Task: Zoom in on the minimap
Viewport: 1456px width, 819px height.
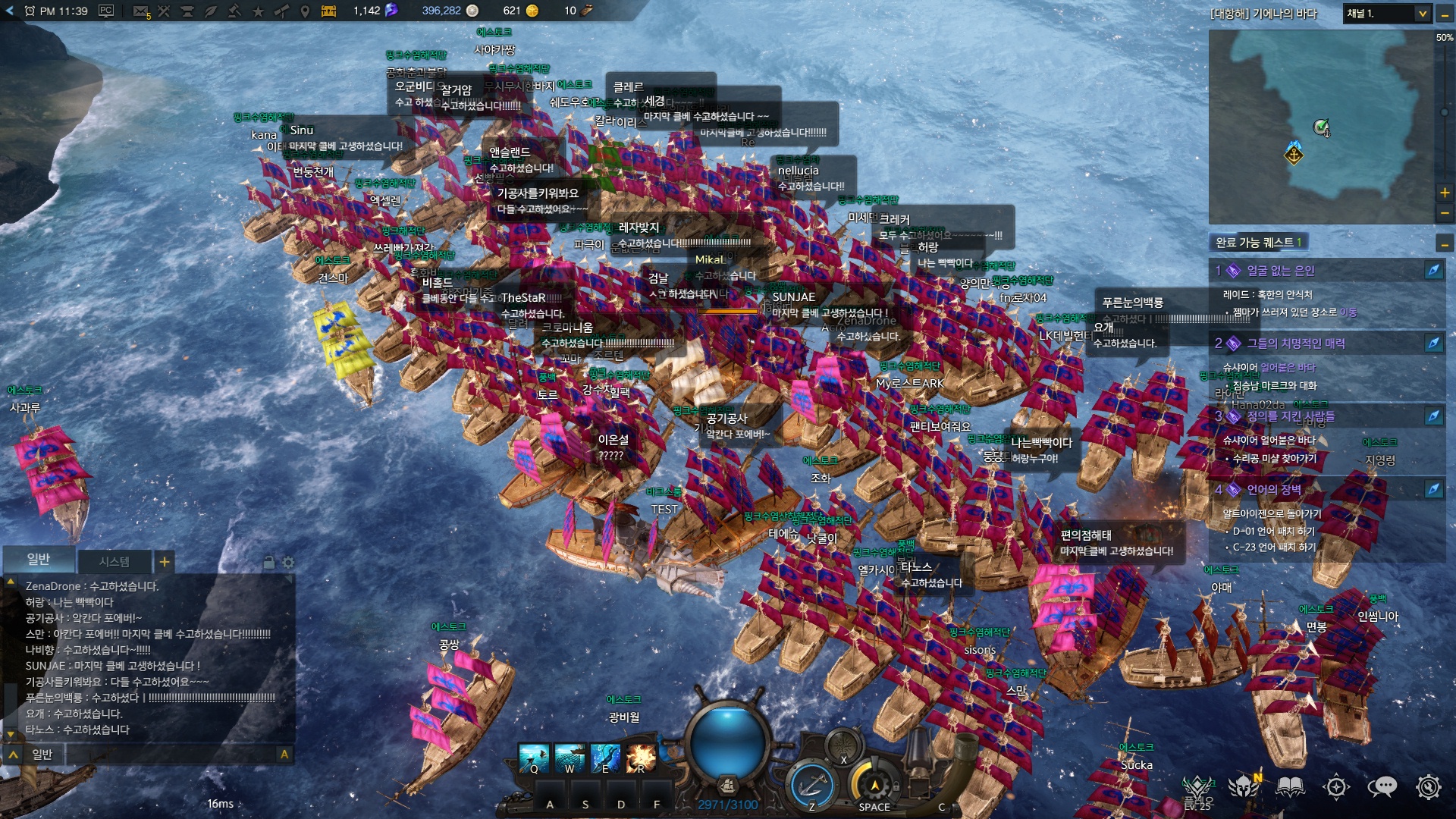Action: click(x=1445, y=193)
